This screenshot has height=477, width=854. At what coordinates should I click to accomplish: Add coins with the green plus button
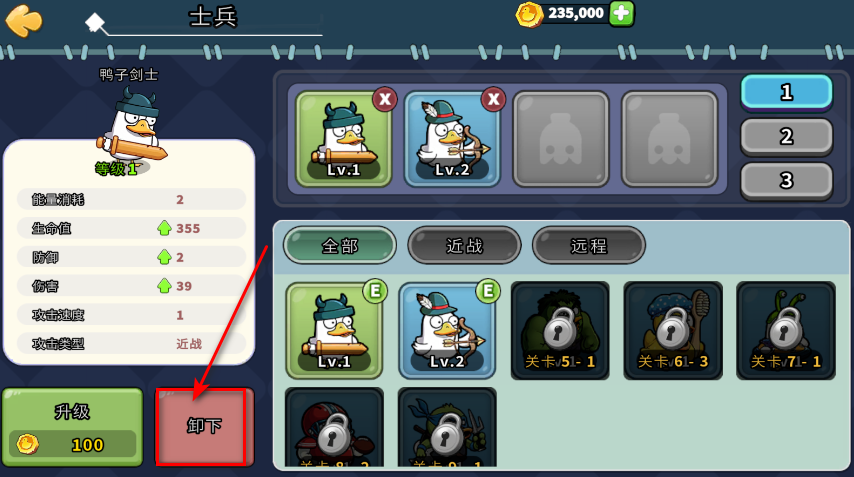click(x=621, y=13)
